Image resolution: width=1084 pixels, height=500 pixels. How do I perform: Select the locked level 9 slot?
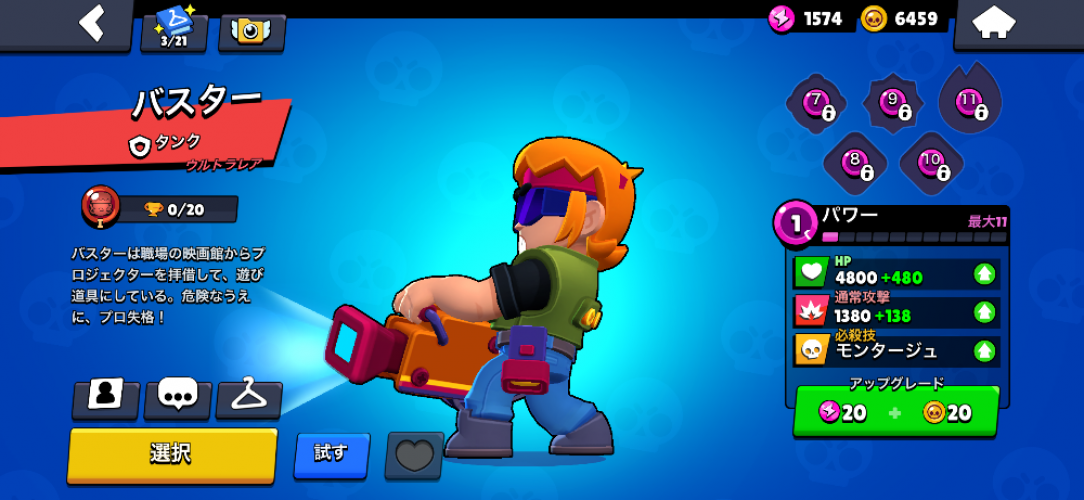click(x=893, y=102)
